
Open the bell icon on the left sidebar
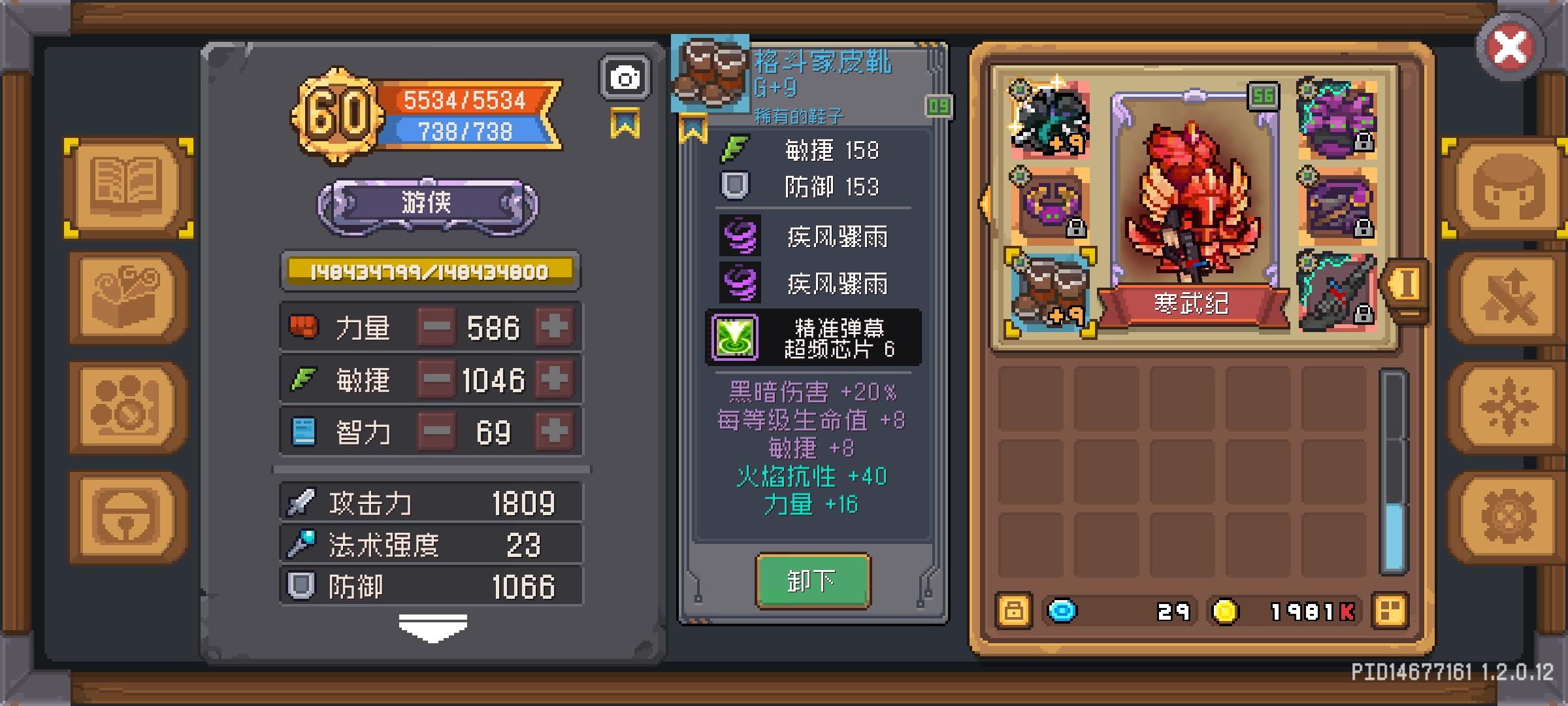tap(126, 516)
